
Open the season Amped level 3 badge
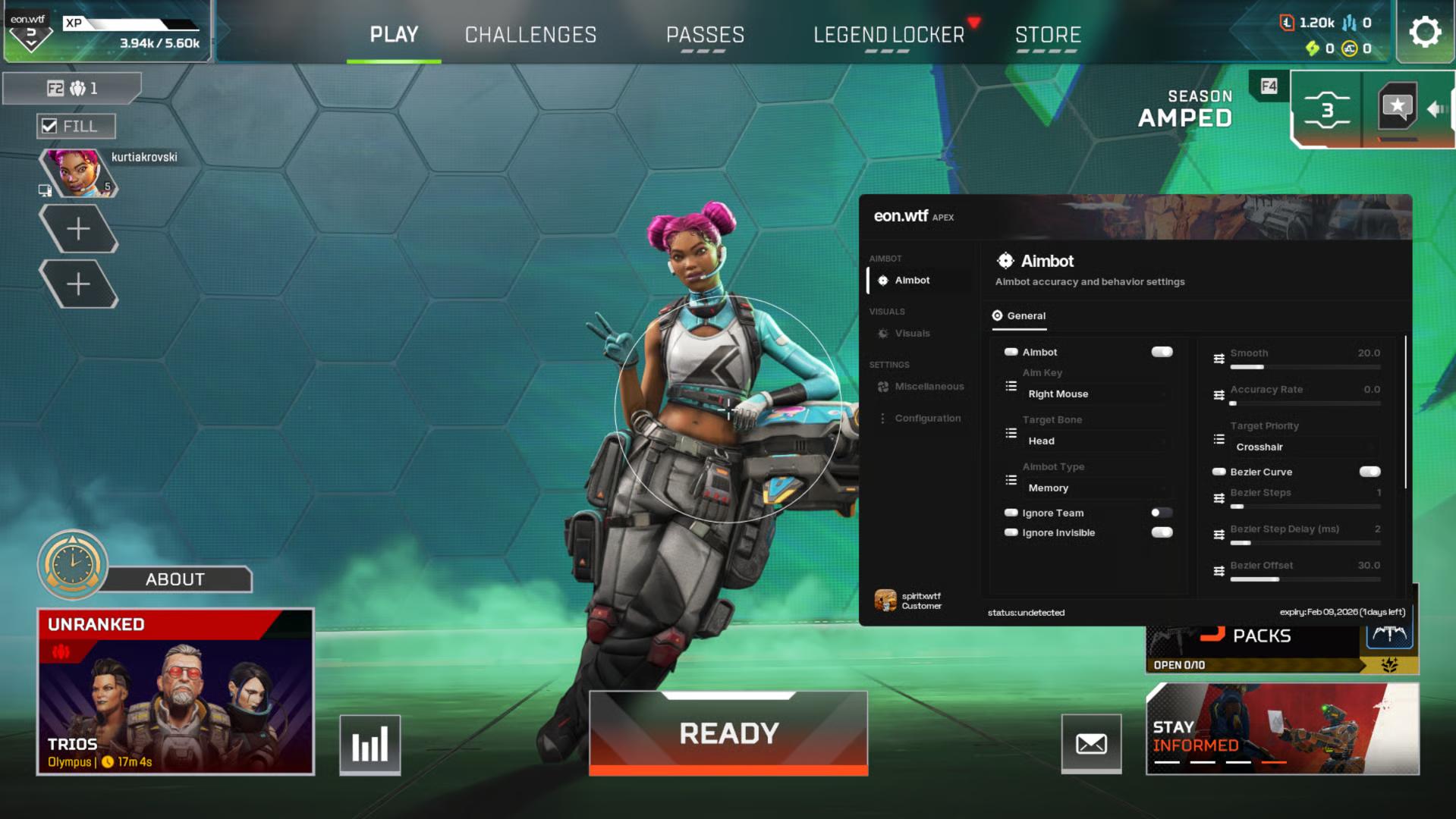[1326, 110]
